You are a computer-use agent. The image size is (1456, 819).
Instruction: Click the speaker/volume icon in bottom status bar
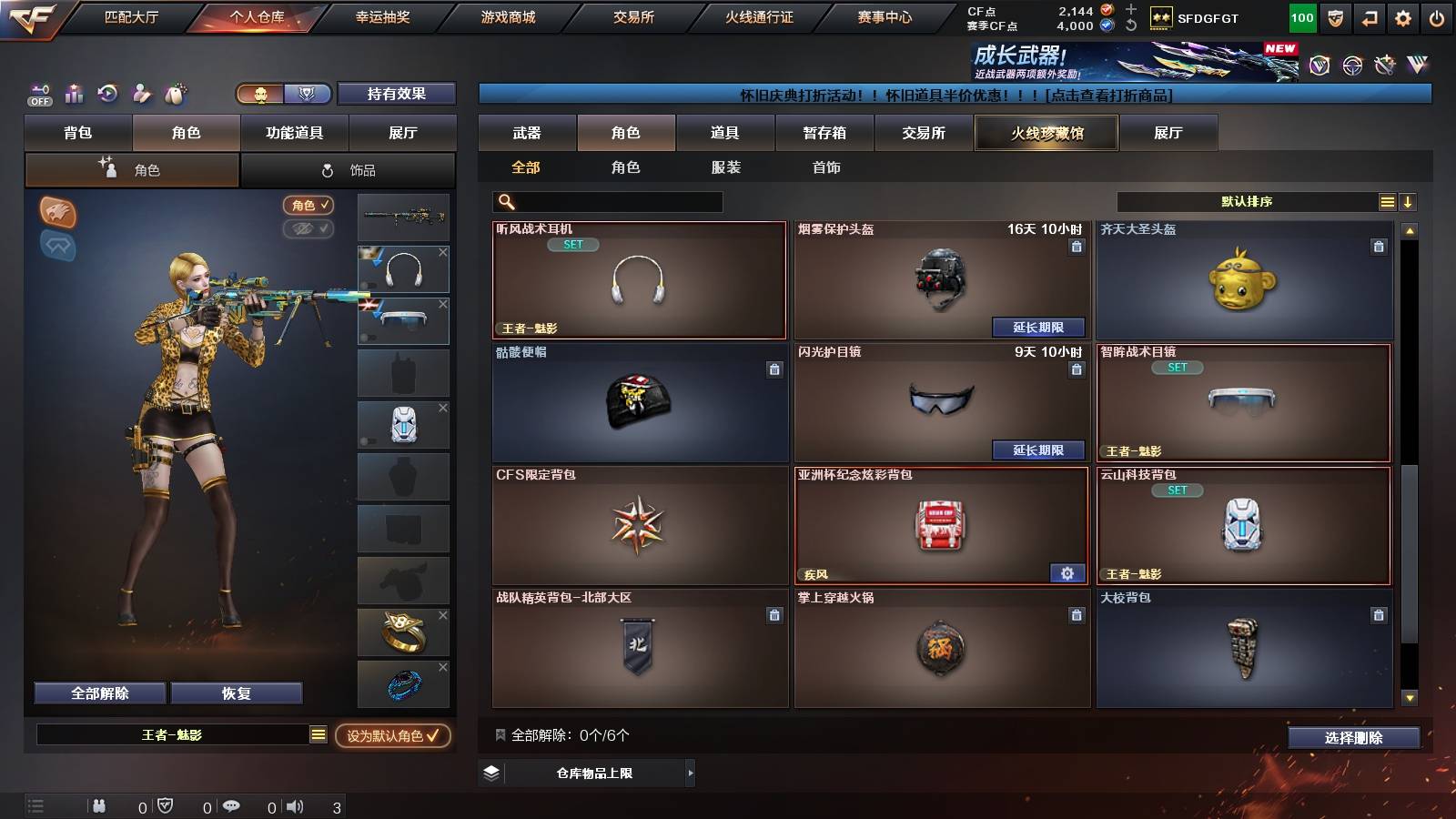[x=295, y=805]
